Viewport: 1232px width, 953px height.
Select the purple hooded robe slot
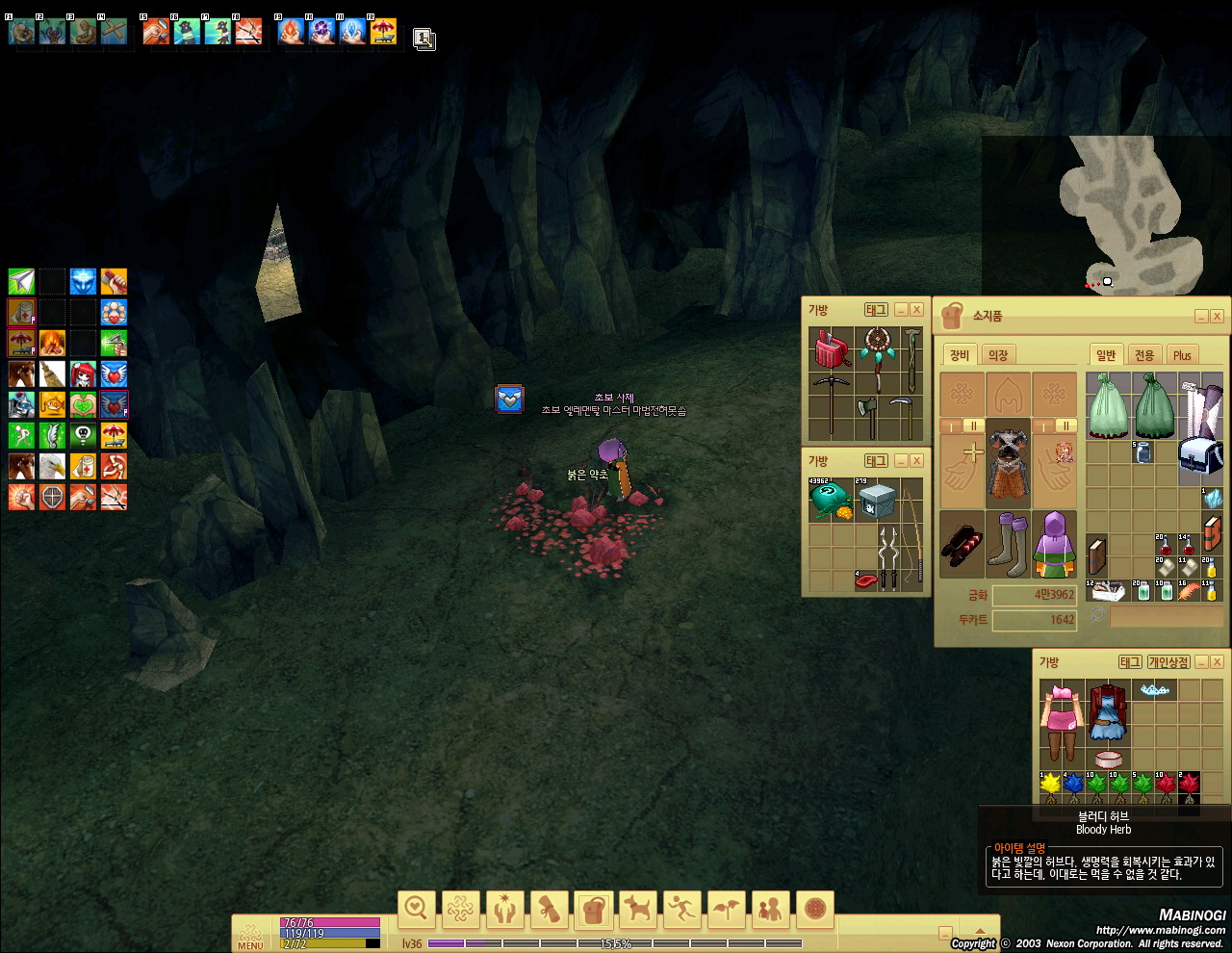pyautogui.click(x=1054, y=544)
